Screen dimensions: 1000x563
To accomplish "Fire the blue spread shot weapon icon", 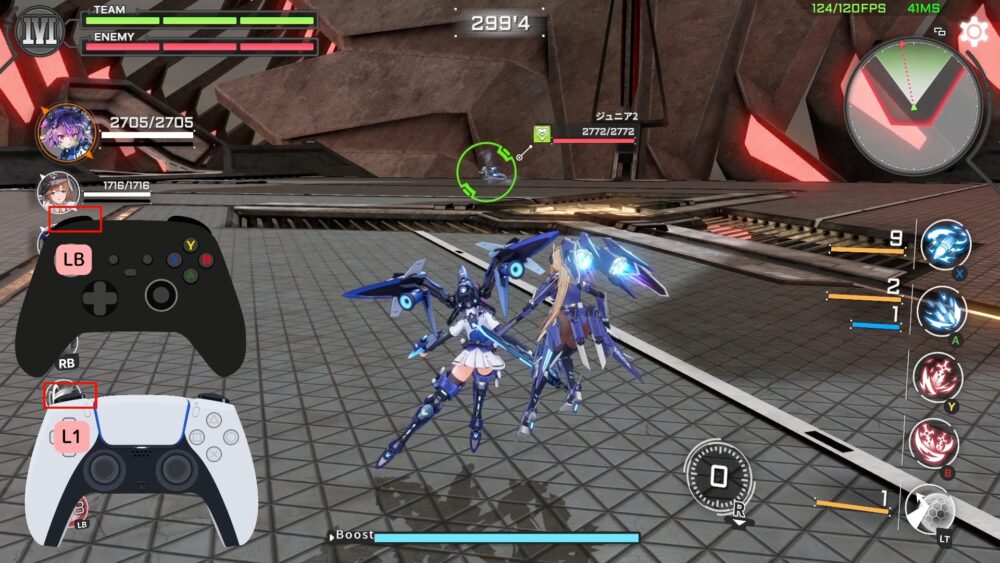I will (941, 311).
